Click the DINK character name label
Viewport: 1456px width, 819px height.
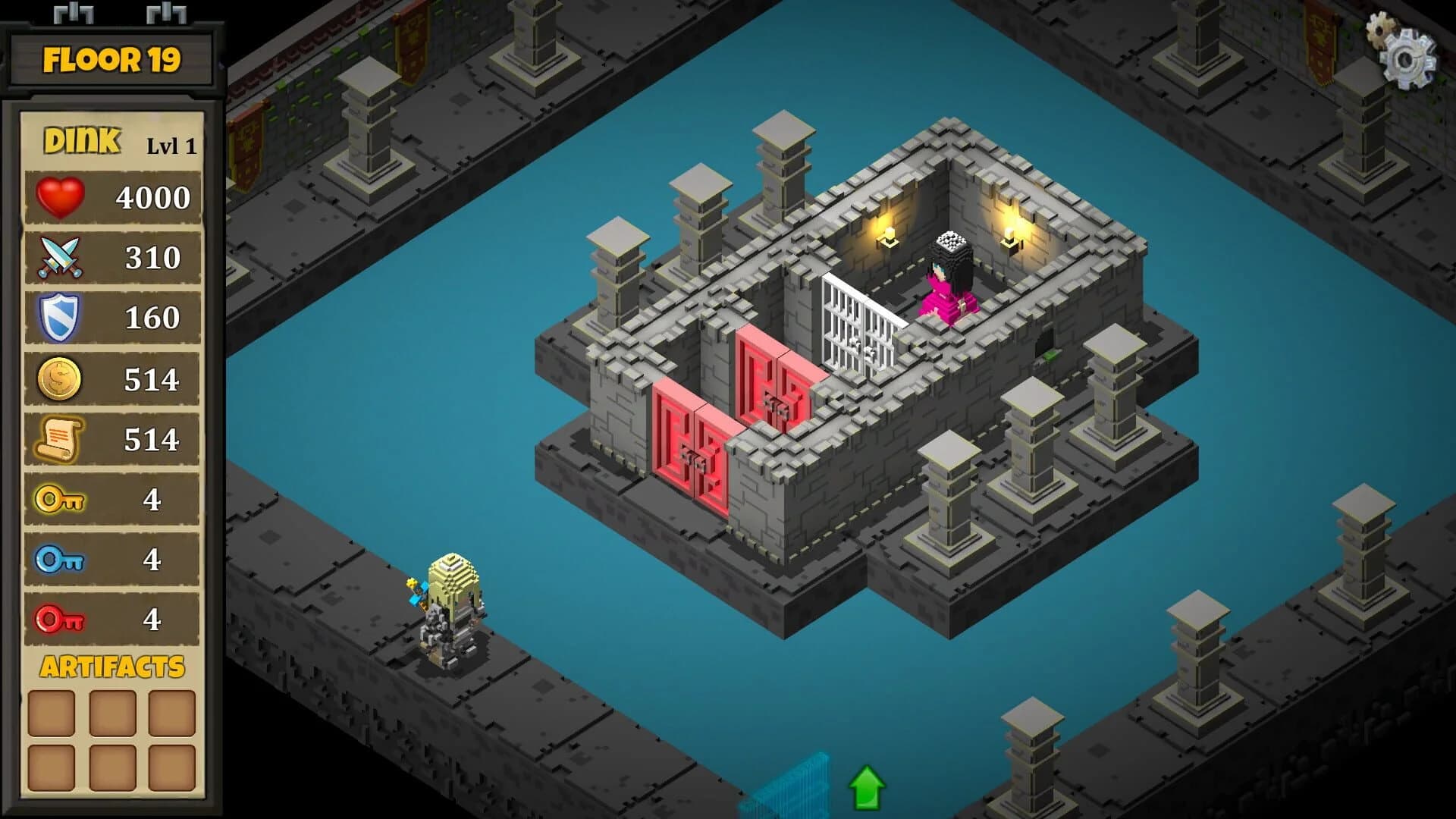[81, 140]
